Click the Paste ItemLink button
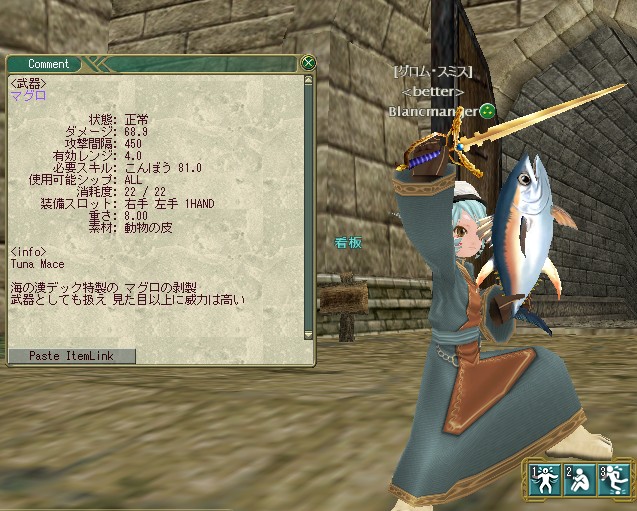 (x=71, y=356)
